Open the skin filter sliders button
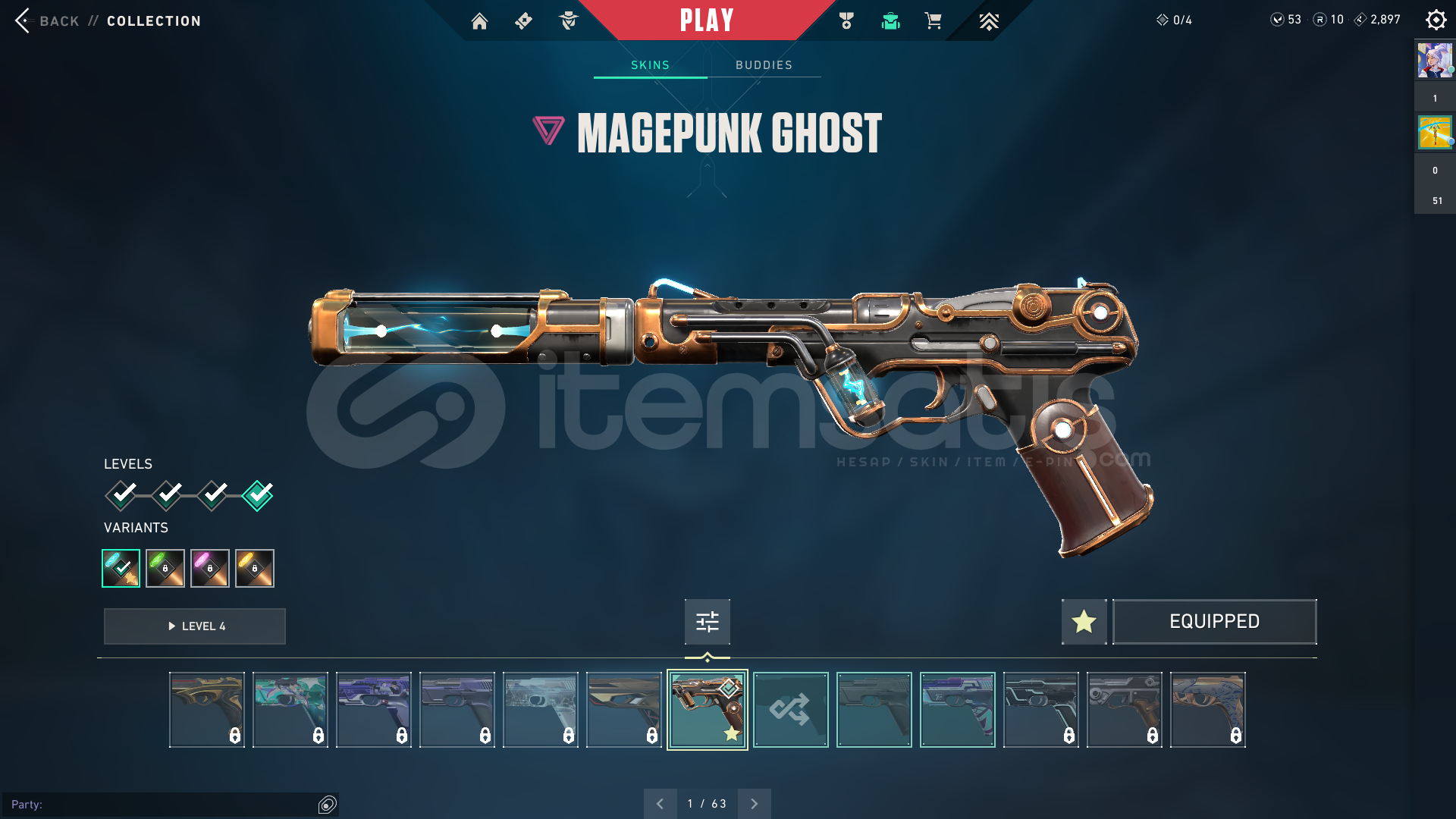This screenshot has width=1456, height=819. point(707,622)
